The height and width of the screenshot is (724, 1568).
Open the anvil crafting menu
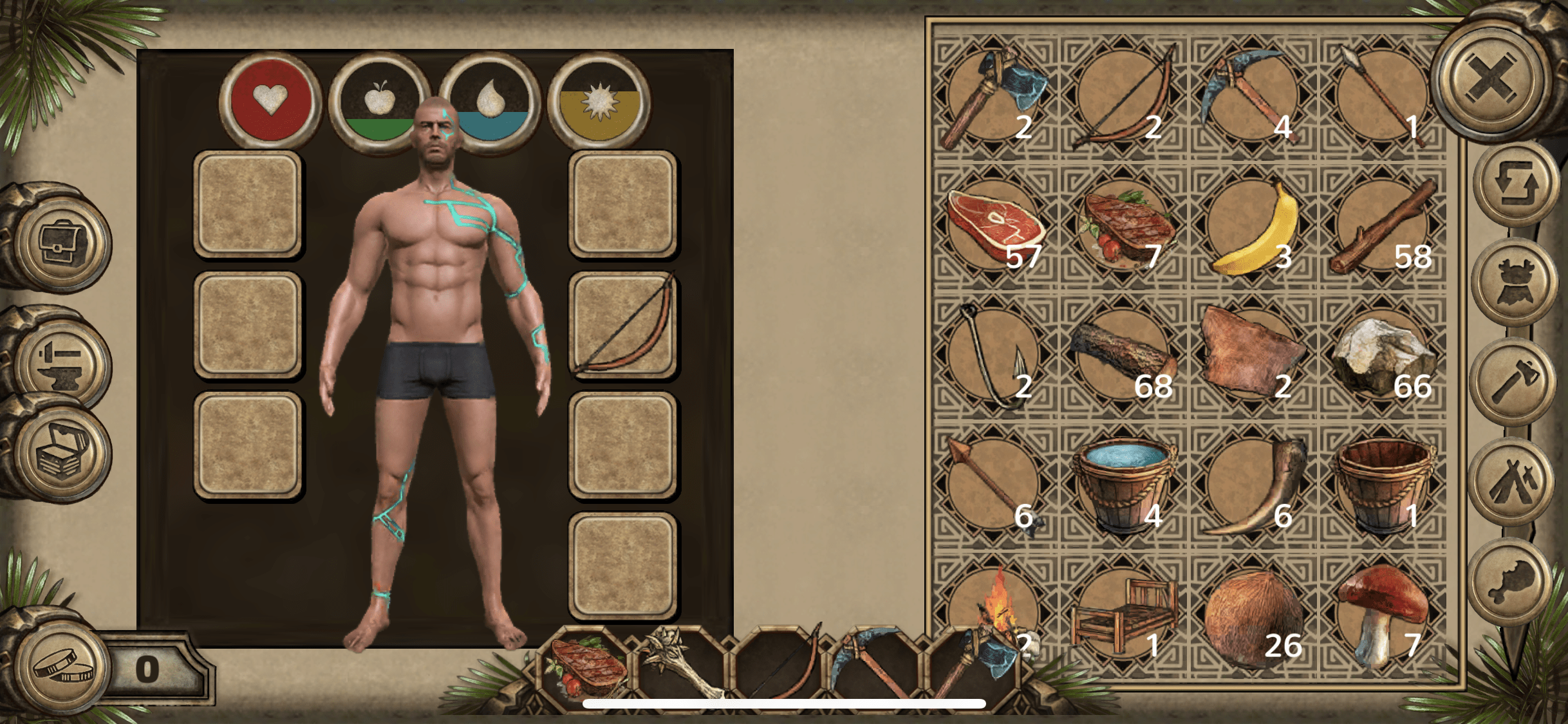point(62,362)
